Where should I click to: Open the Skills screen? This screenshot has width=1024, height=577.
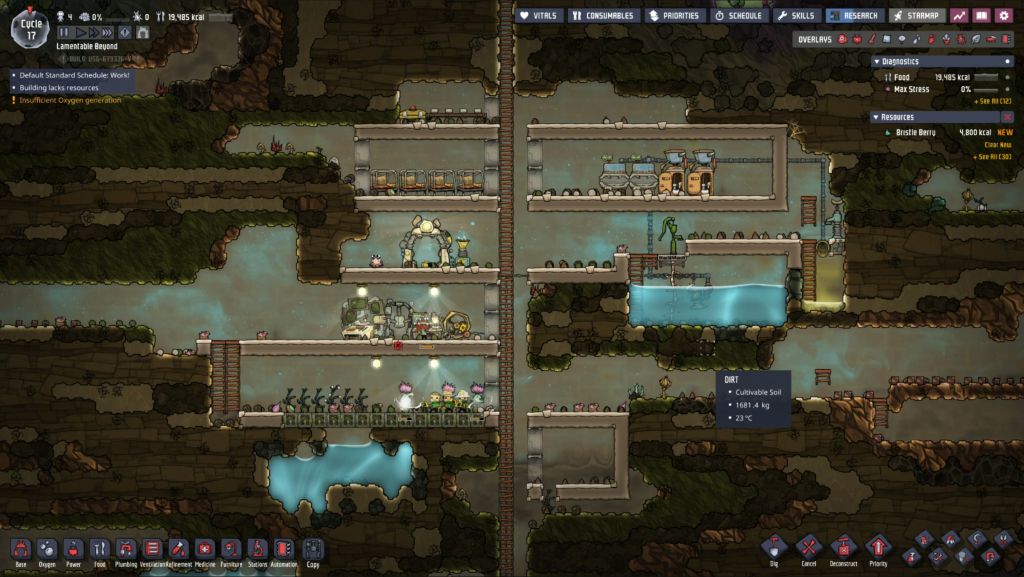[x=796, y=15]
